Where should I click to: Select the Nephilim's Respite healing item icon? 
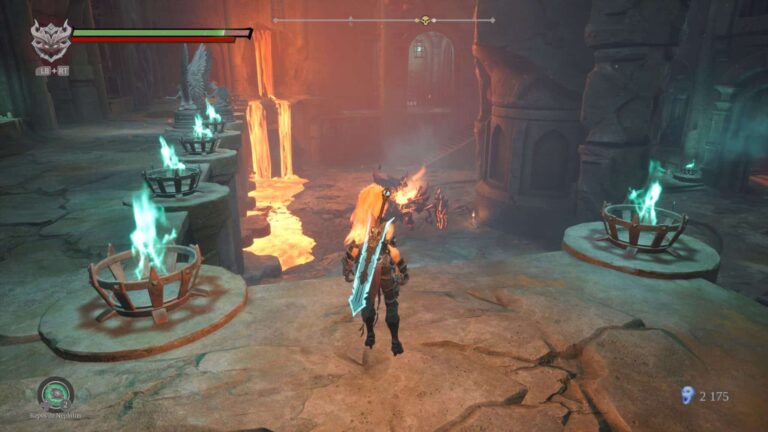click(x=55, y=392)
